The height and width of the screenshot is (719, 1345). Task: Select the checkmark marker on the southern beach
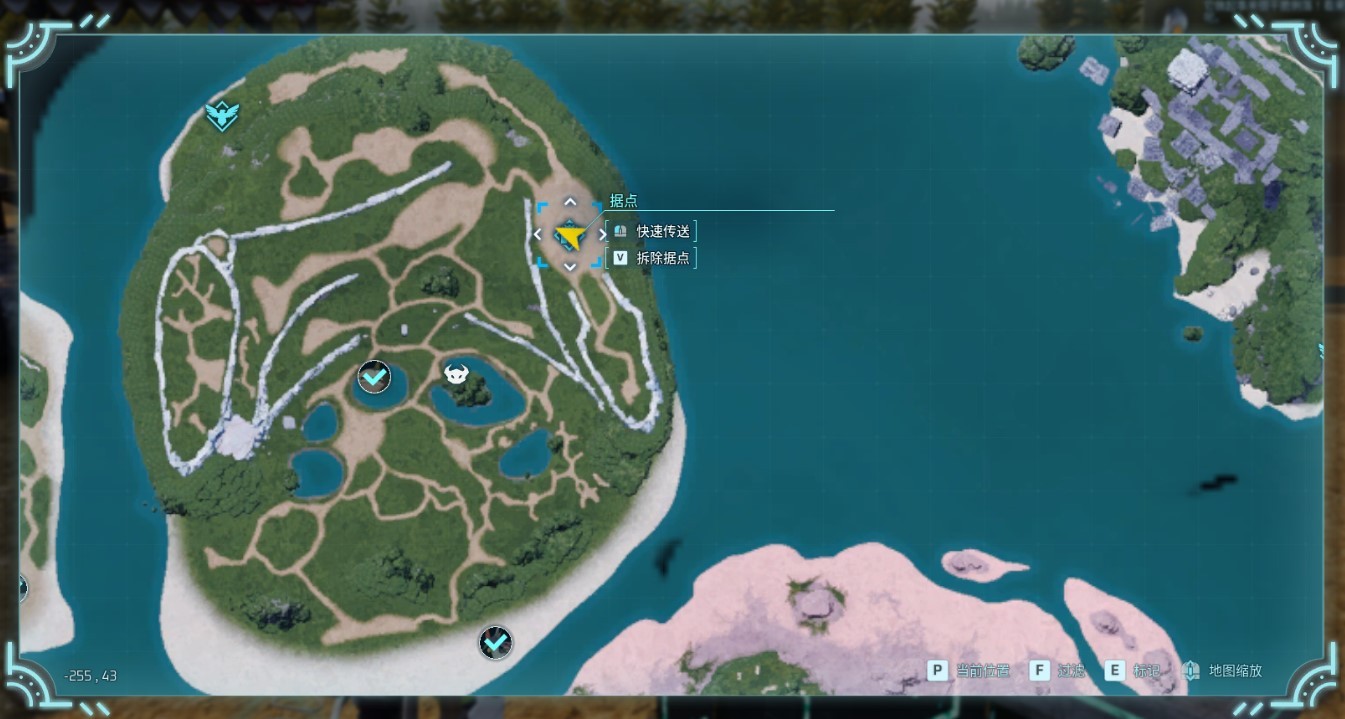point(495,642)
